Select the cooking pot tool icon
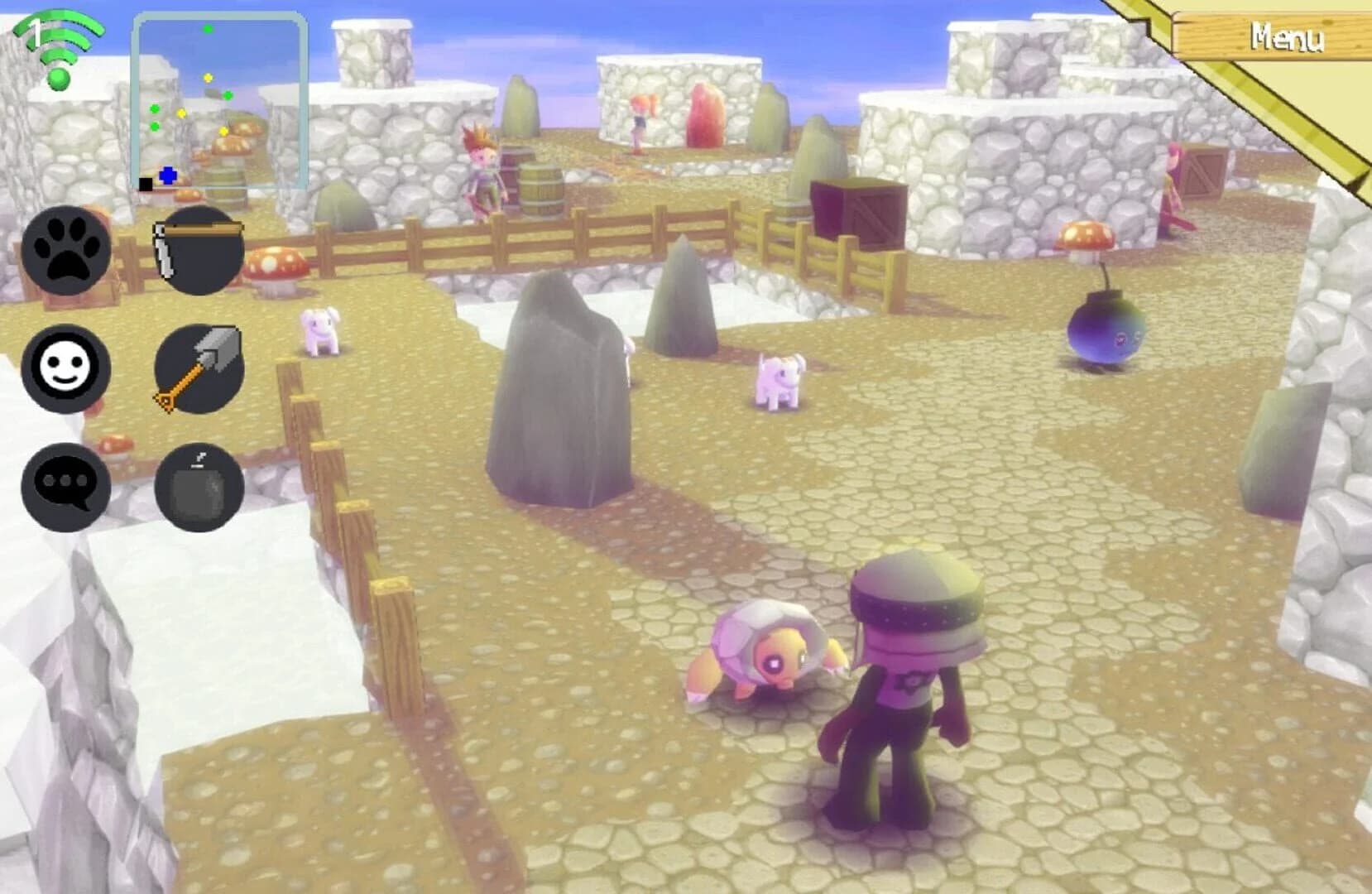Image resolution: width=1372 pixels, height=894 pixels. coord(199,252)
